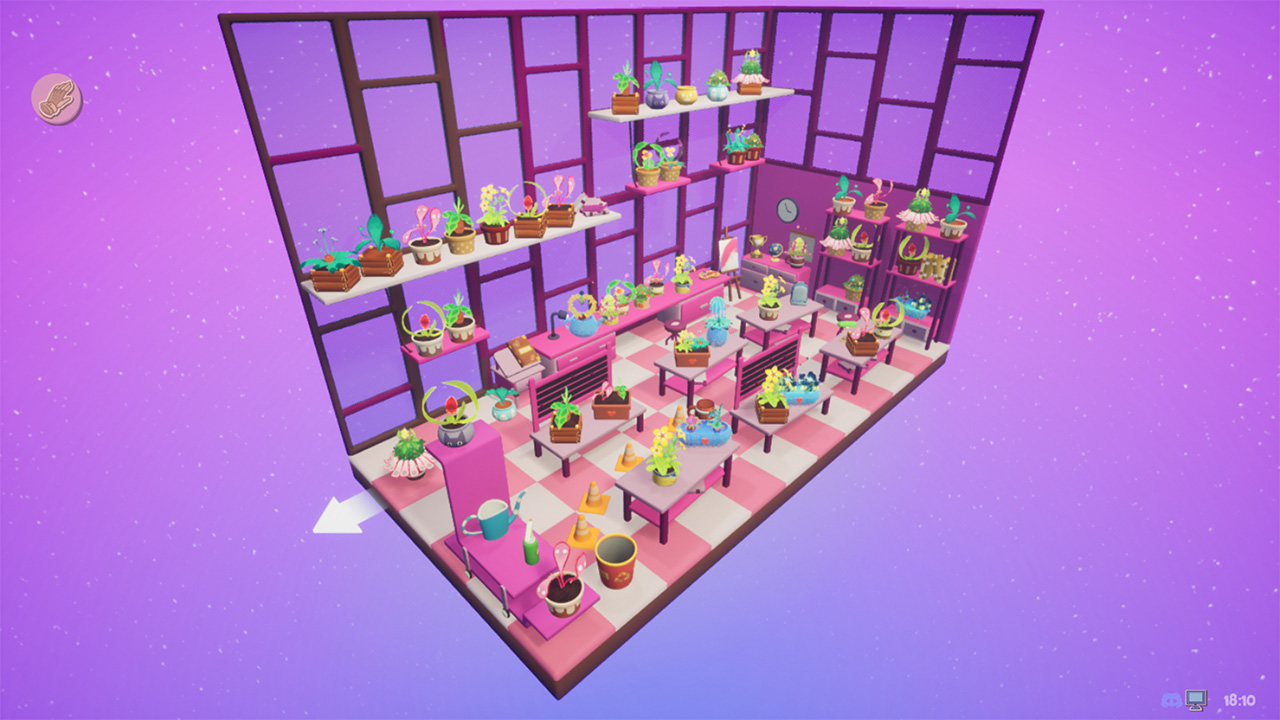Click the yellow bucket on the floor
1280x720 pixels.
click(617, 562)
